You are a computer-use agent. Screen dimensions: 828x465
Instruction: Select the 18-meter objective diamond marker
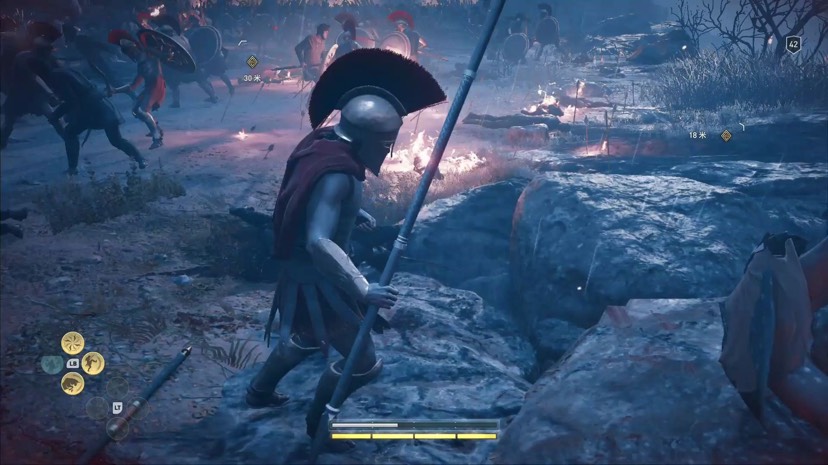pos(727,135)
